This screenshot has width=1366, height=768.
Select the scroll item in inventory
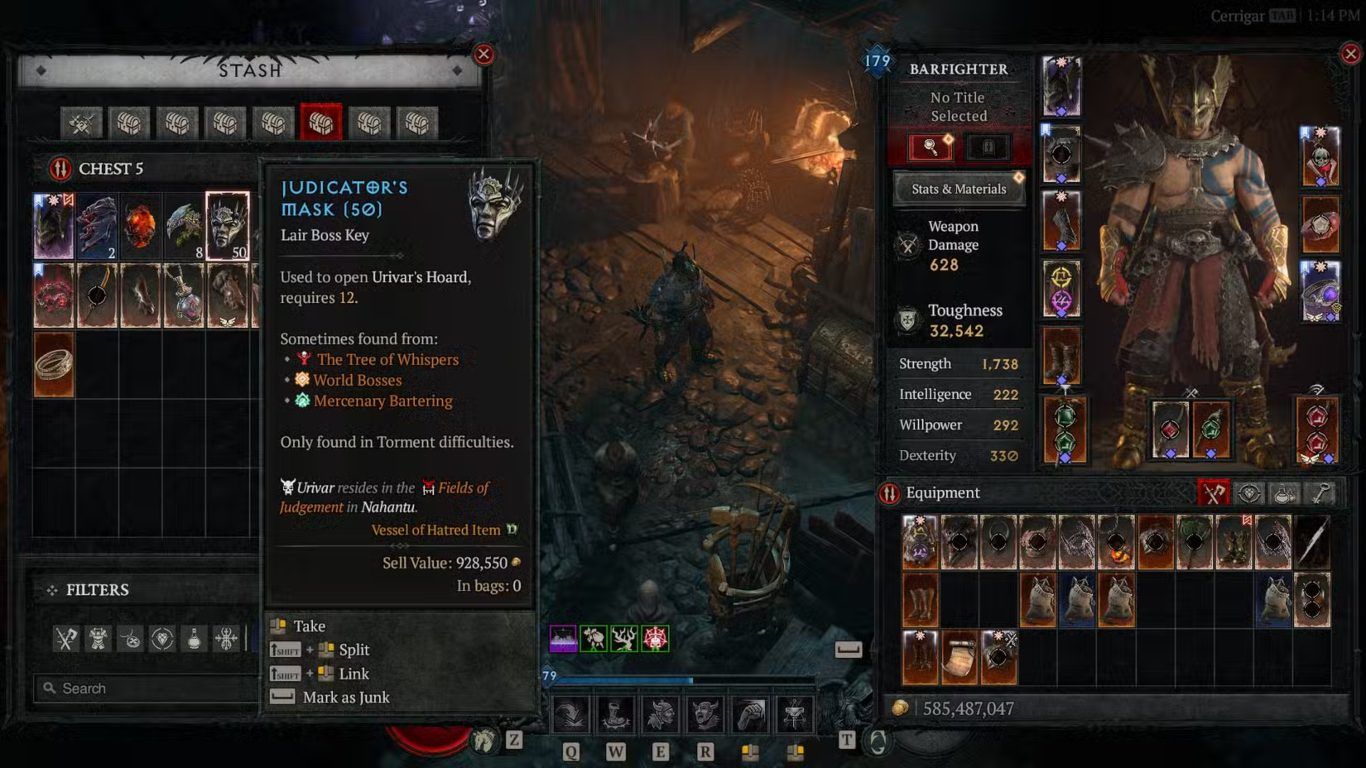pyautogui.click(x=960, y=657)
